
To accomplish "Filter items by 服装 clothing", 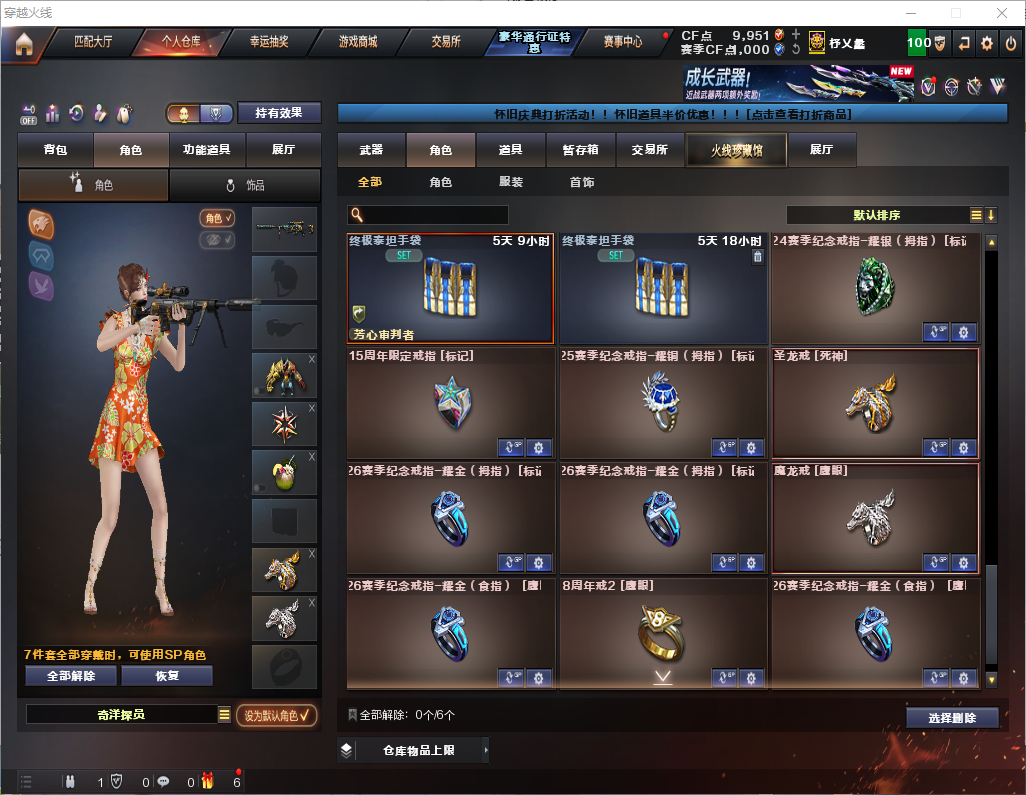I will (x=511, y=183).
